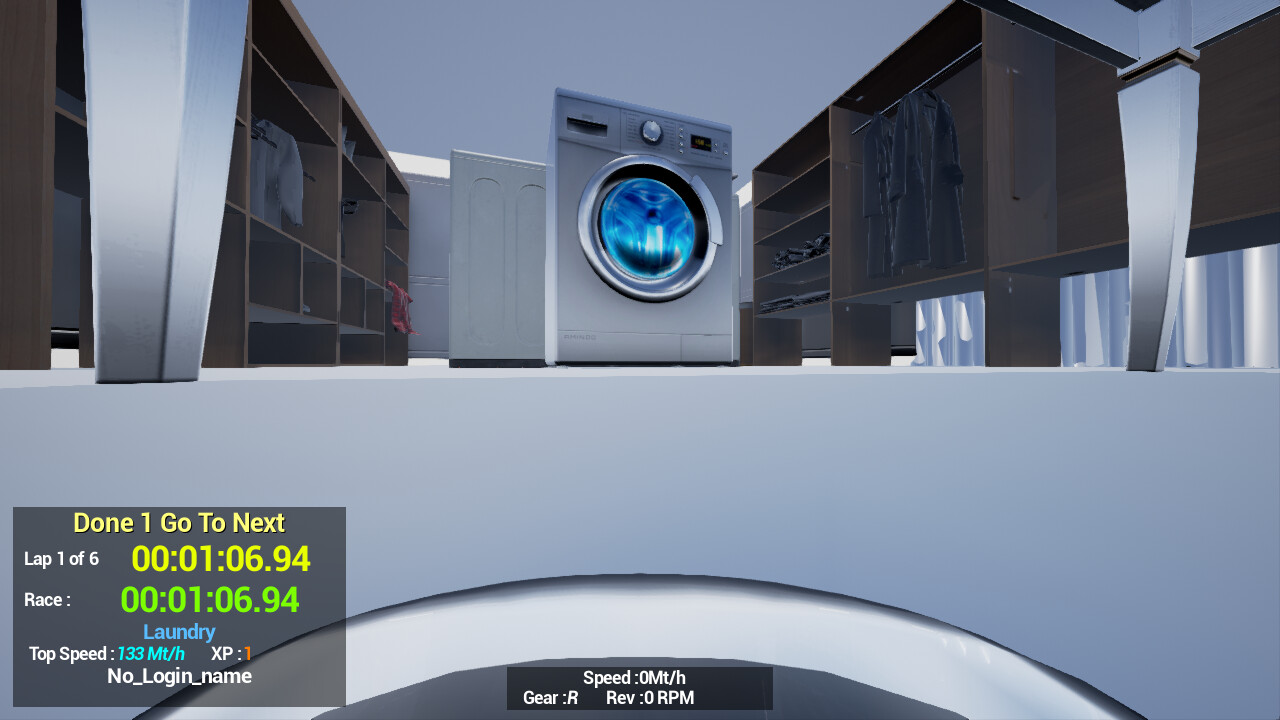Expand the Lap 1 of 6 counter
1280x720 pixels.
pyautogui.click(x=61, y=559)
